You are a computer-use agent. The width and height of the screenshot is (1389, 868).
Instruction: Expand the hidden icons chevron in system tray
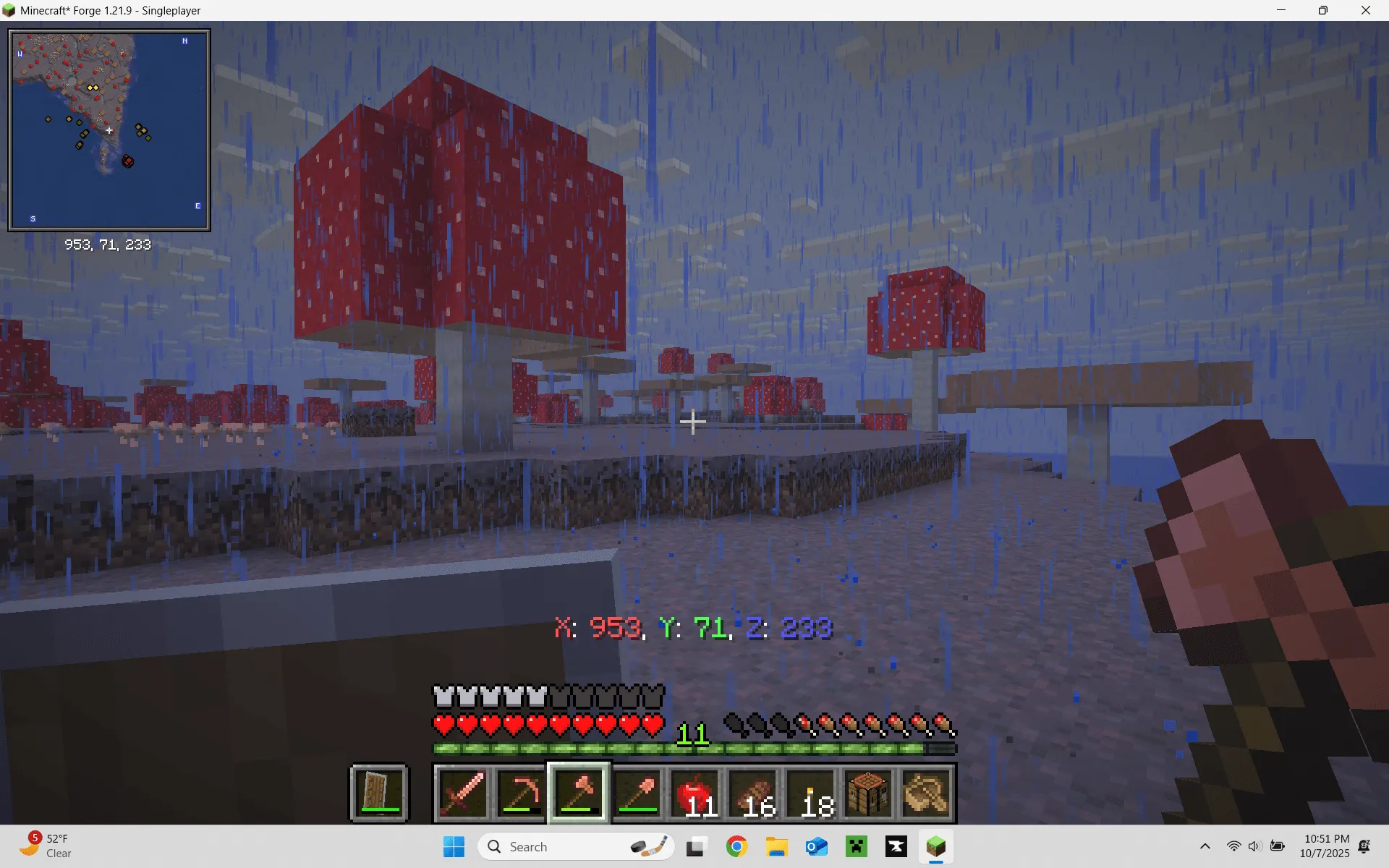coord(1205,846)
